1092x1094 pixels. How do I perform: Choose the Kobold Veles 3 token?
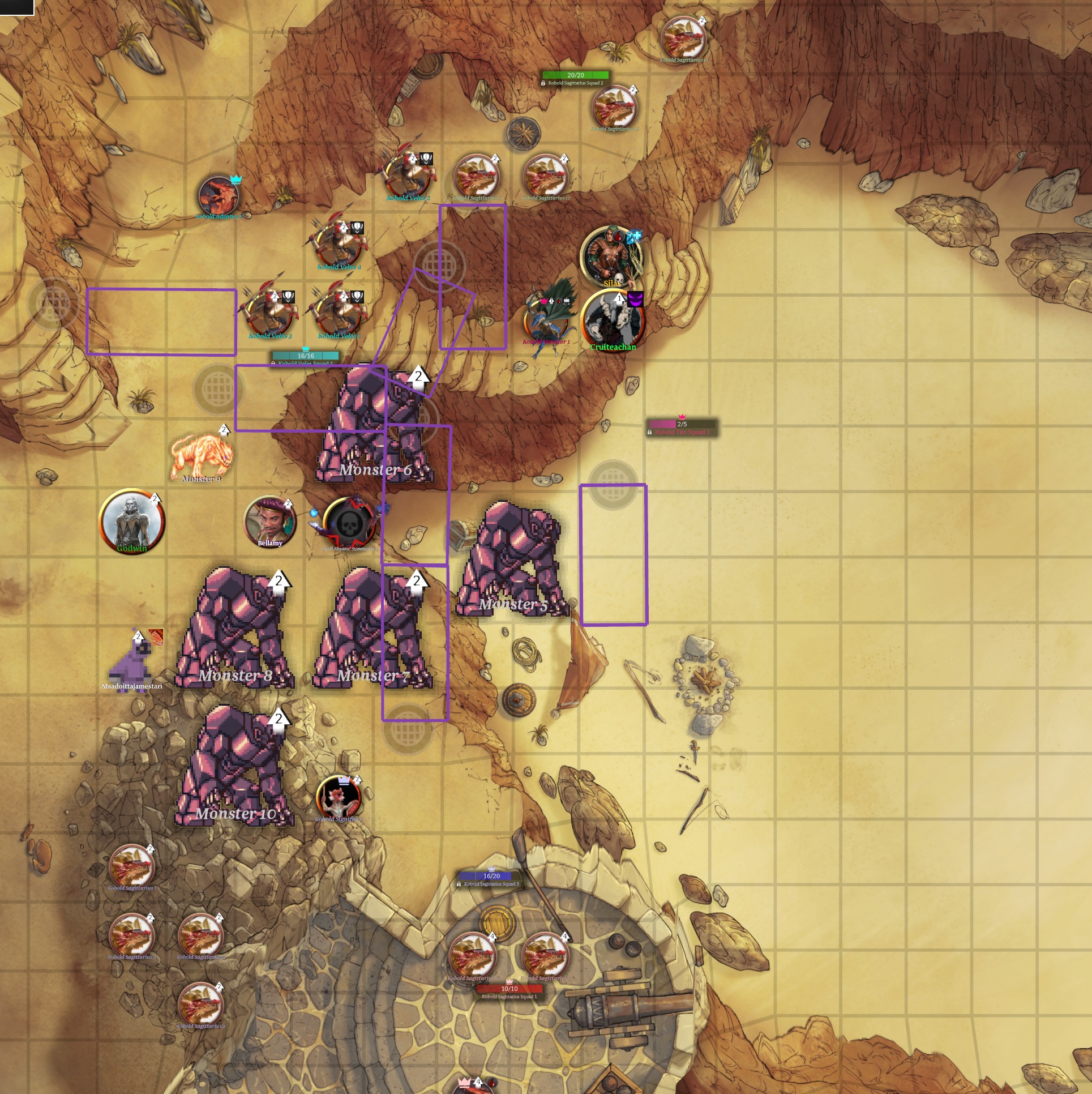pos(270,312)
